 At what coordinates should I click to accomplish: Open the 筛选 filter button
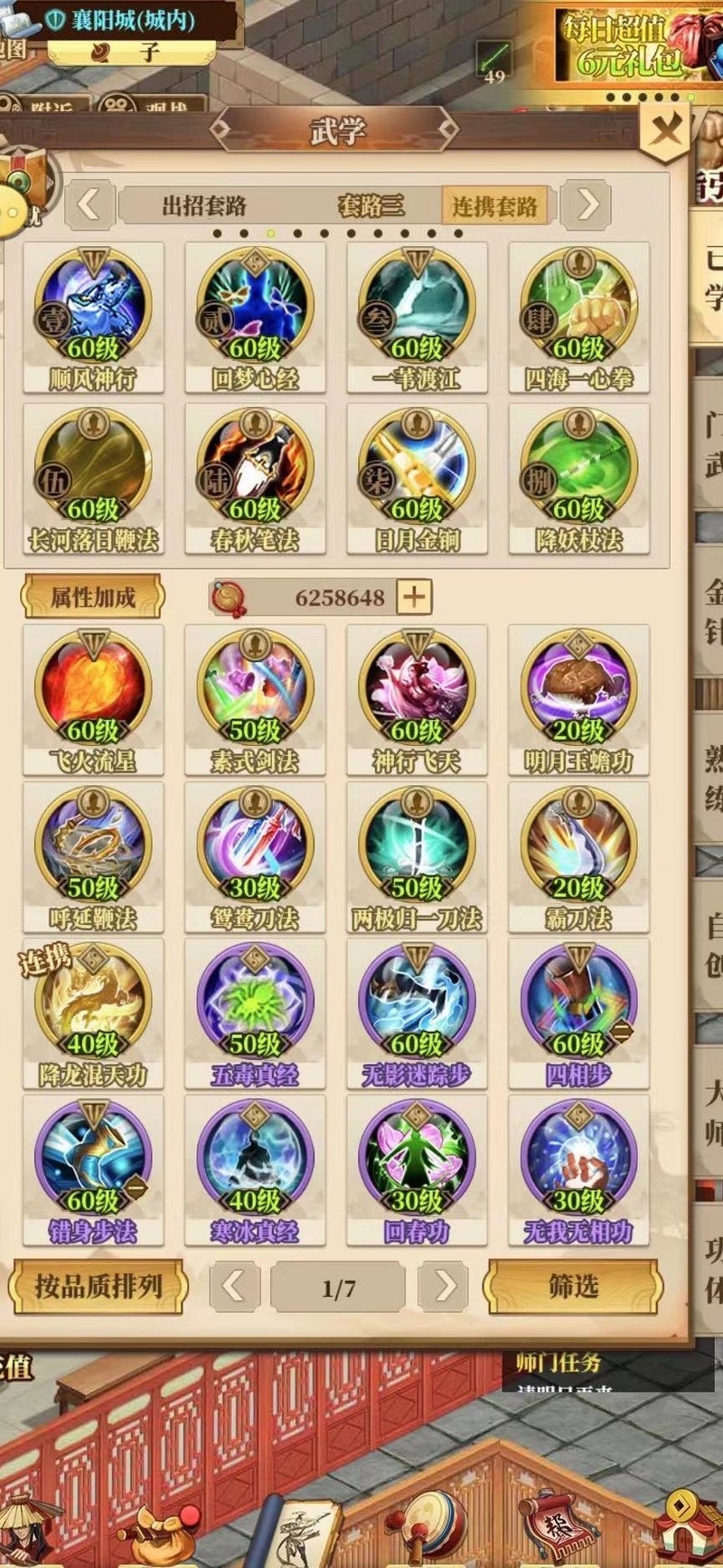[x=573, y=1286]
